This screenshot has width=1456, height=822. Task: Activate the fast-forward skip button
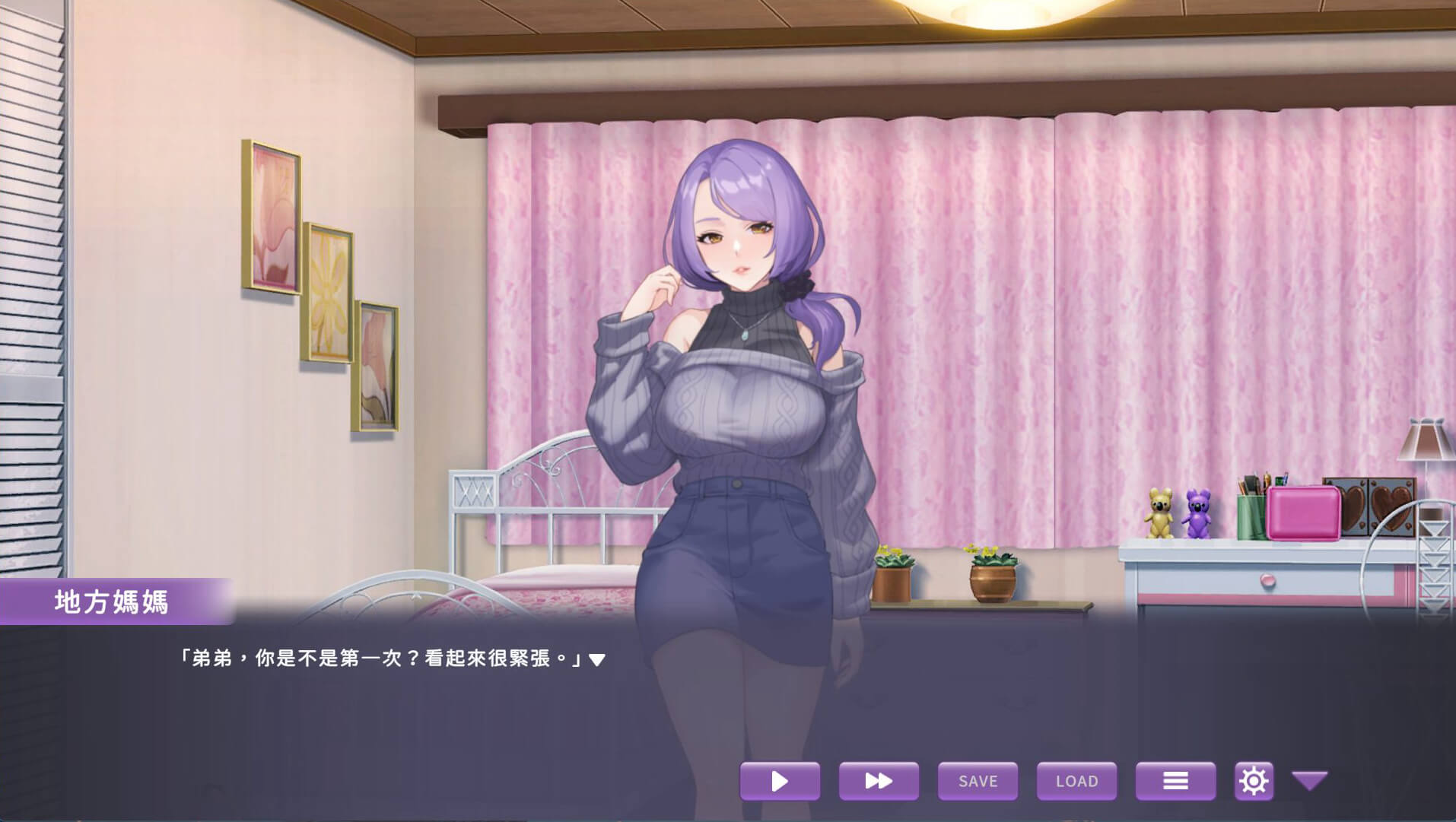(x=879, y=781)
